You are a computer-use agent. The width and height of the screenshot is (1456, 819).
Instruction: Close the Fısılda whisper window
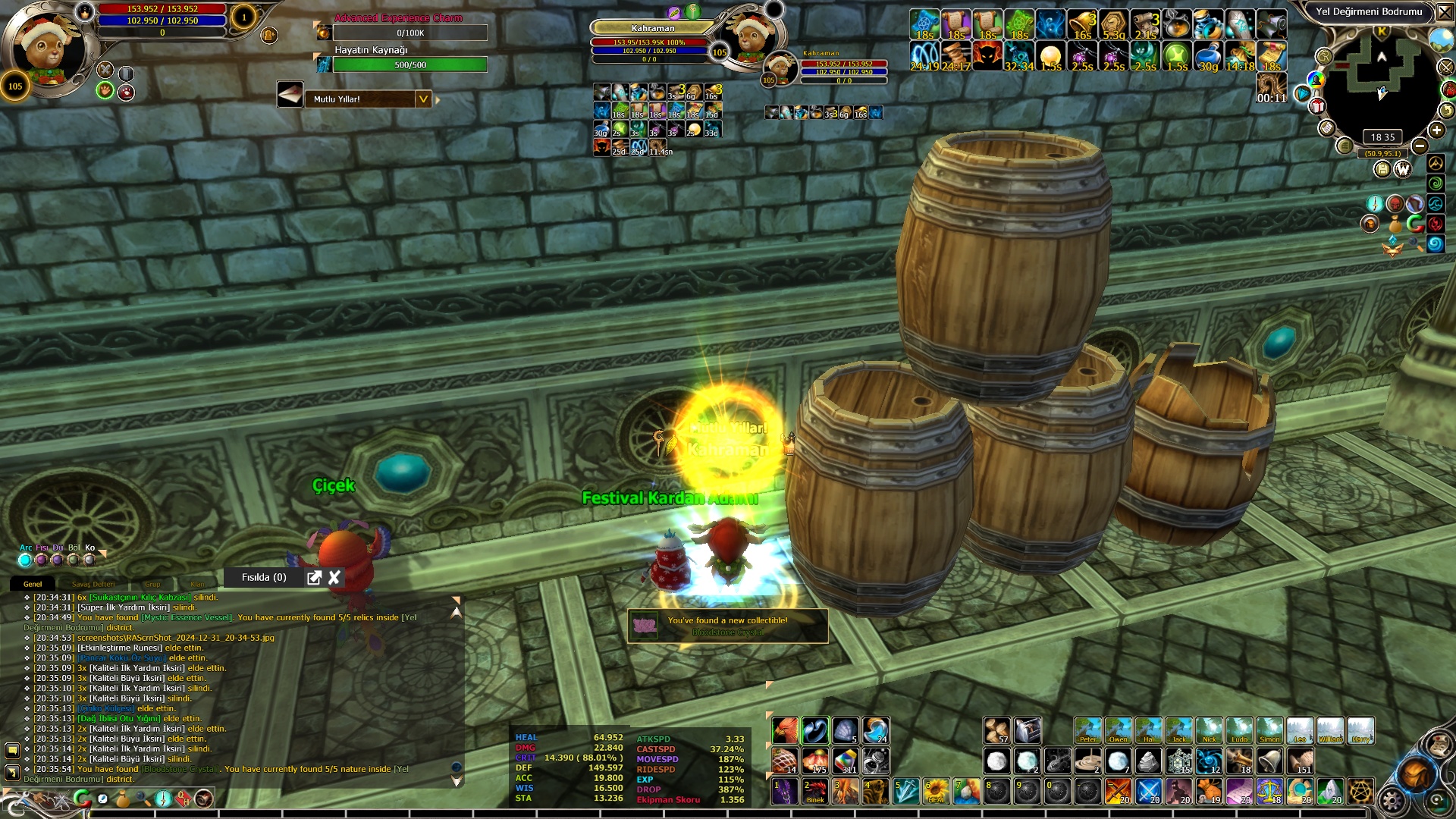[334, 578]
